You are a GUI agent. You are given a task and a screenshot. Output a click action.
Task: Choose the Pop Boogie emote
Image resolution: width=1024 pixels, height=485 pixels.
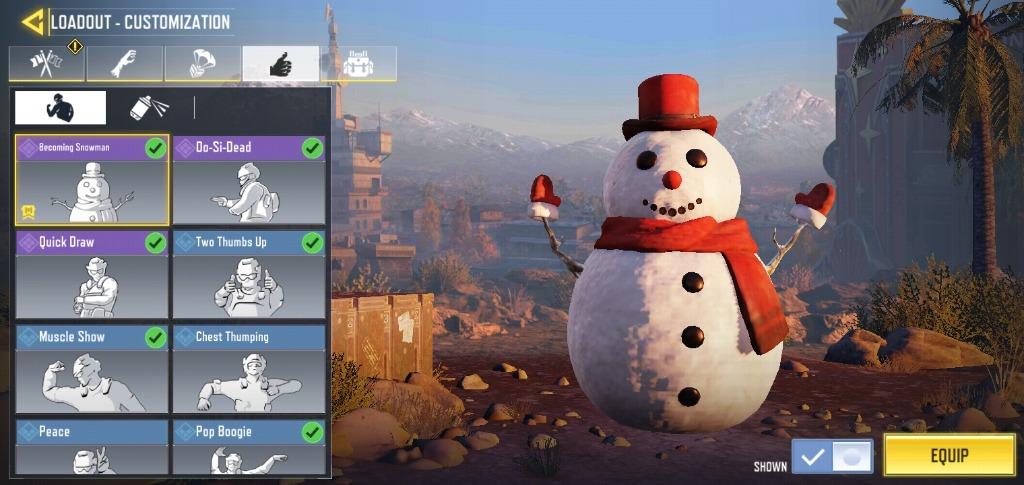pos(249,447)
